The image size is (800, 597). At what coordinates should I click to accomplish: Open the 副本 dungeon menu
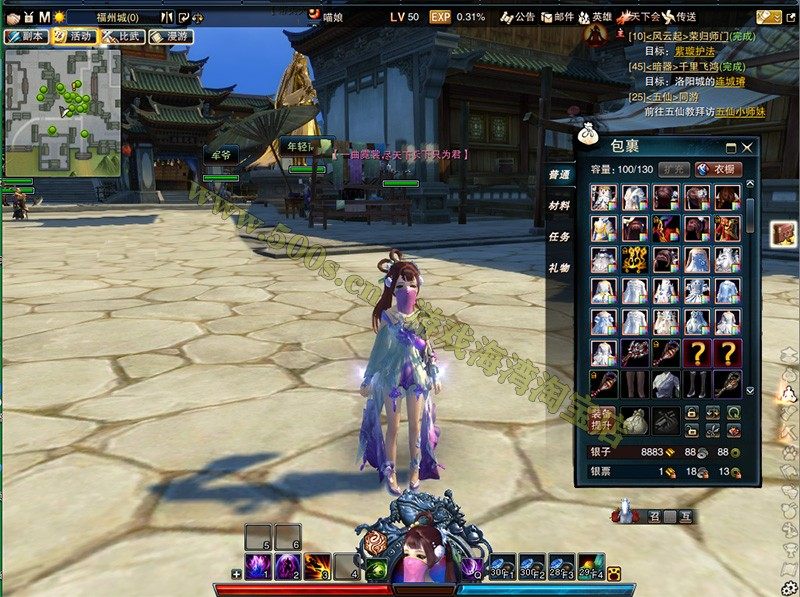point(27,36)
